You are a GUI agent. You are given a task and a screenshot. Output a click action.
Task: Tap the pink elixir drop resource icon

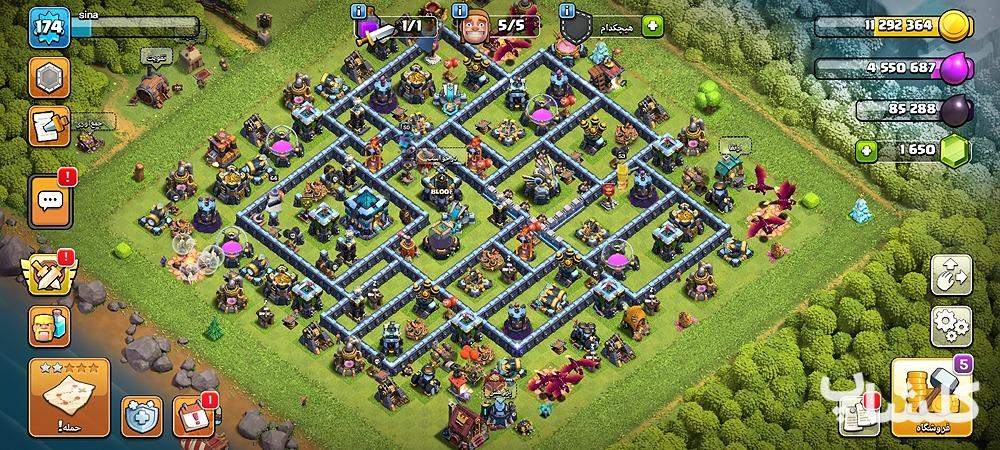[x=954, y=69]
